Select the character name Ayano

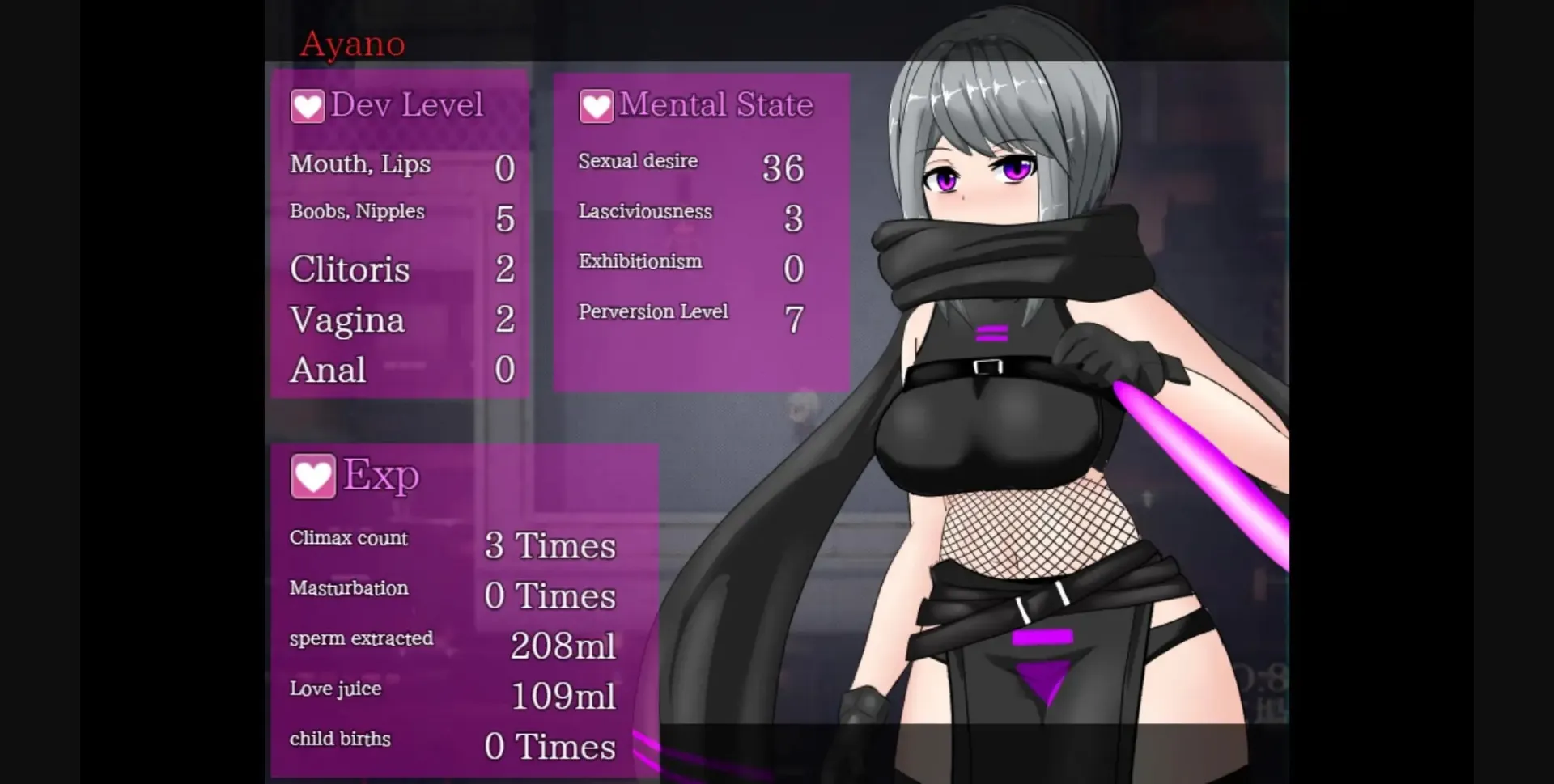click(x=351, y=44)
